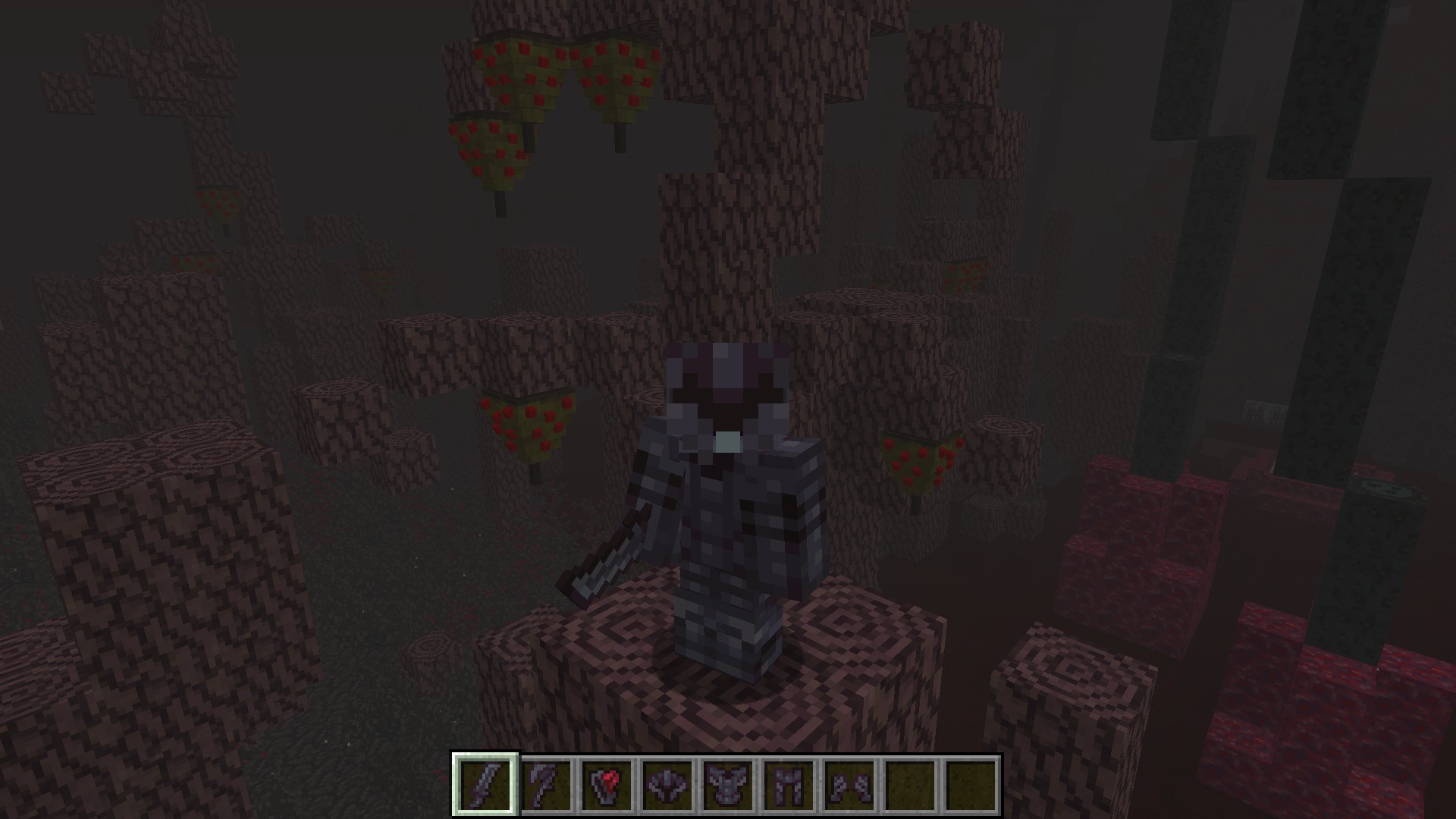Pick the chestplate hotbar slot

coord(728,784)
